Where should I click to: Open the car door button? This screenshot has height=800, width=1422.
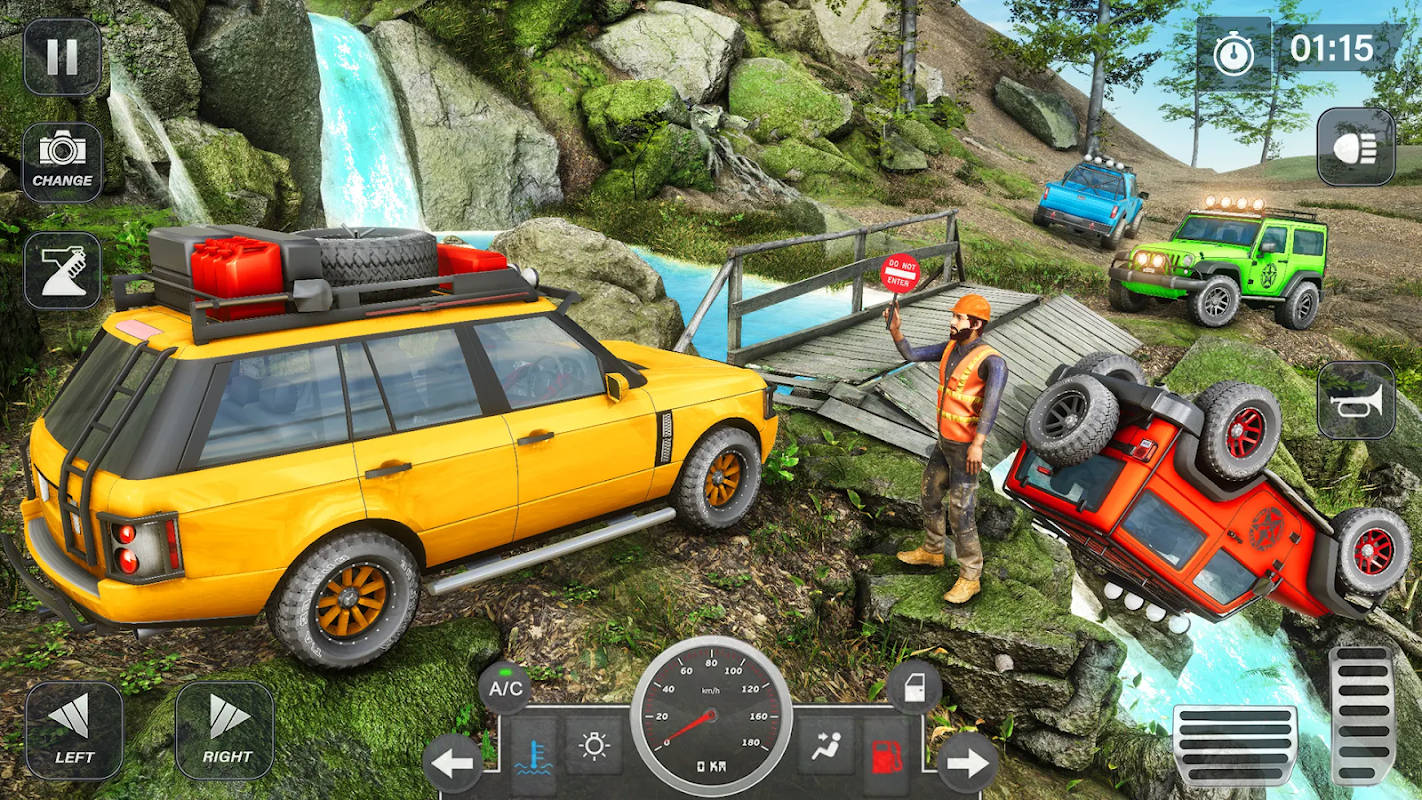coord(914,687)
